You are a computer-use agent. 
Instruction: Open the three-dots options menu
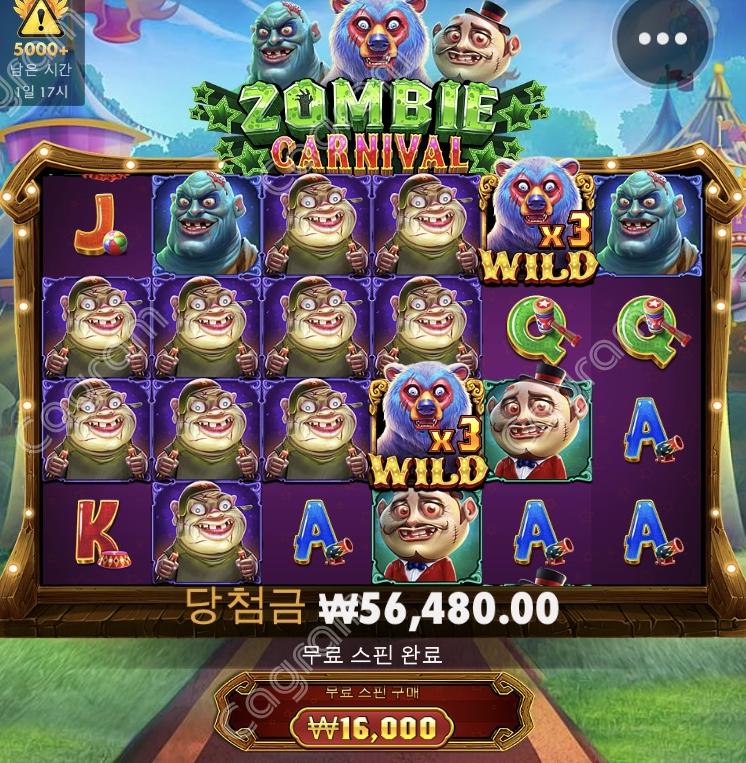tap(662, 39)
